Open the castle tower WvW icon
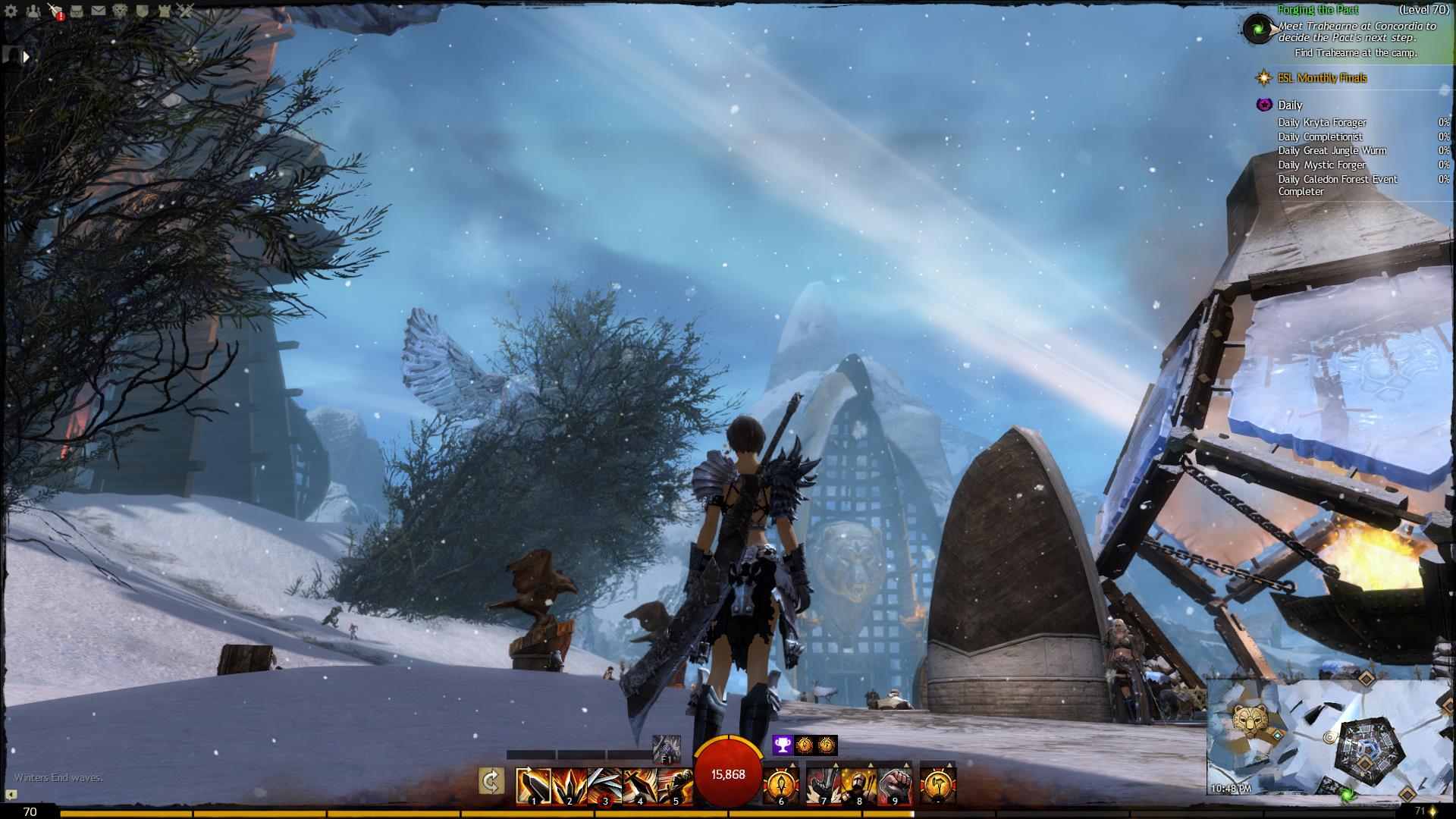The image size is (1456, 819). click(164, 11)
